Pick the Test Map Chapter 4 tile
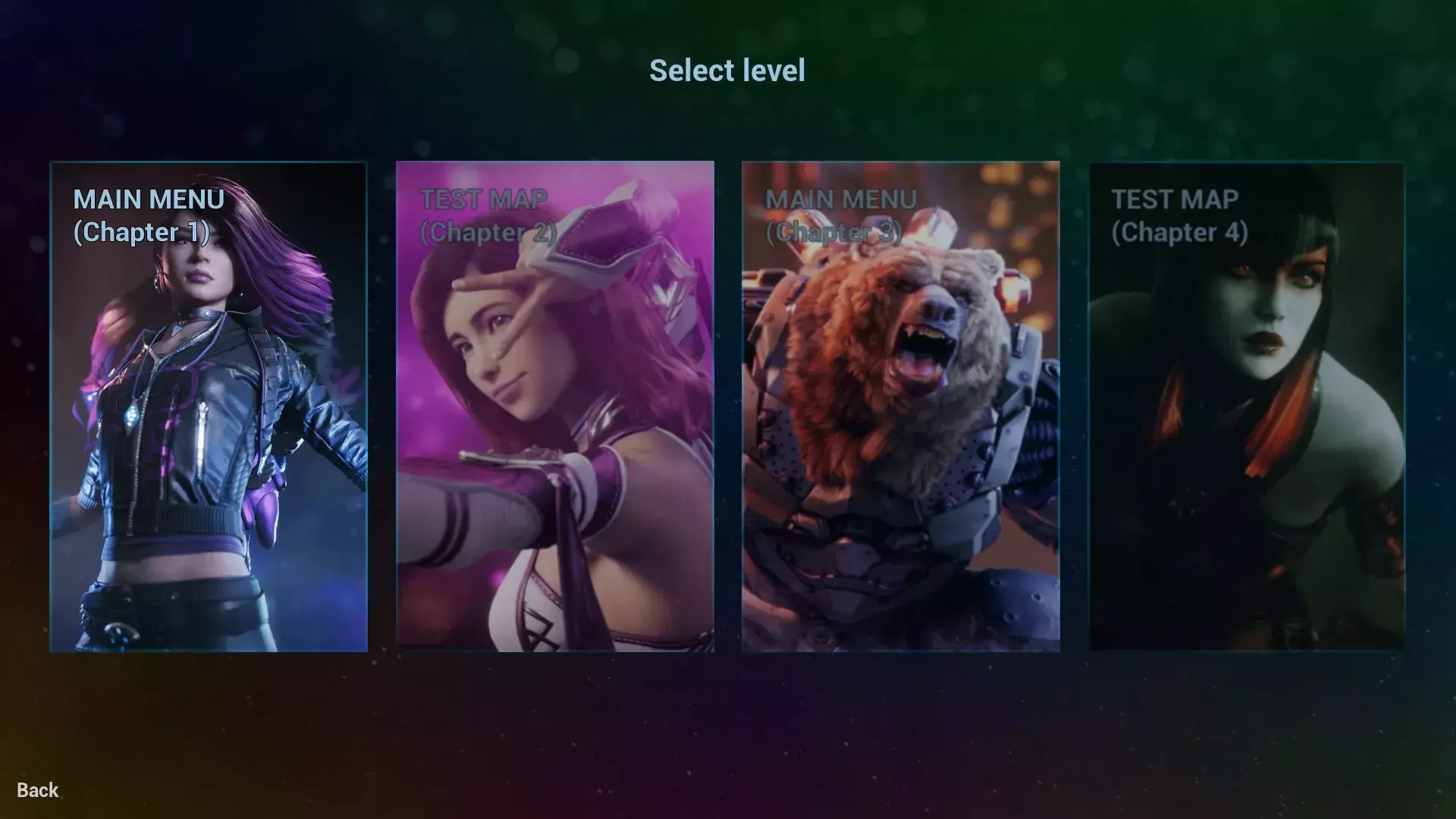 (x=1247, y=406)
